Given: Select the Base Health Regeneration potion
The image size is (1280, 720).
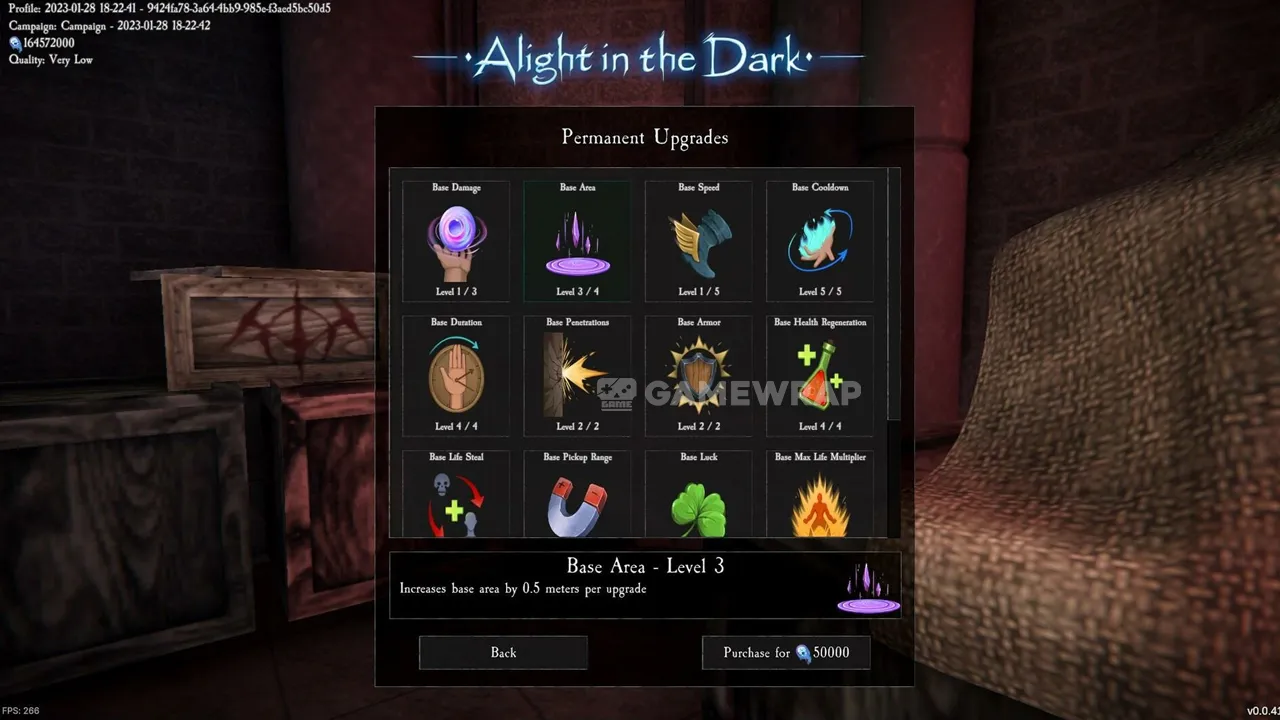Looking at the screenshot, I should coord(820,376).
